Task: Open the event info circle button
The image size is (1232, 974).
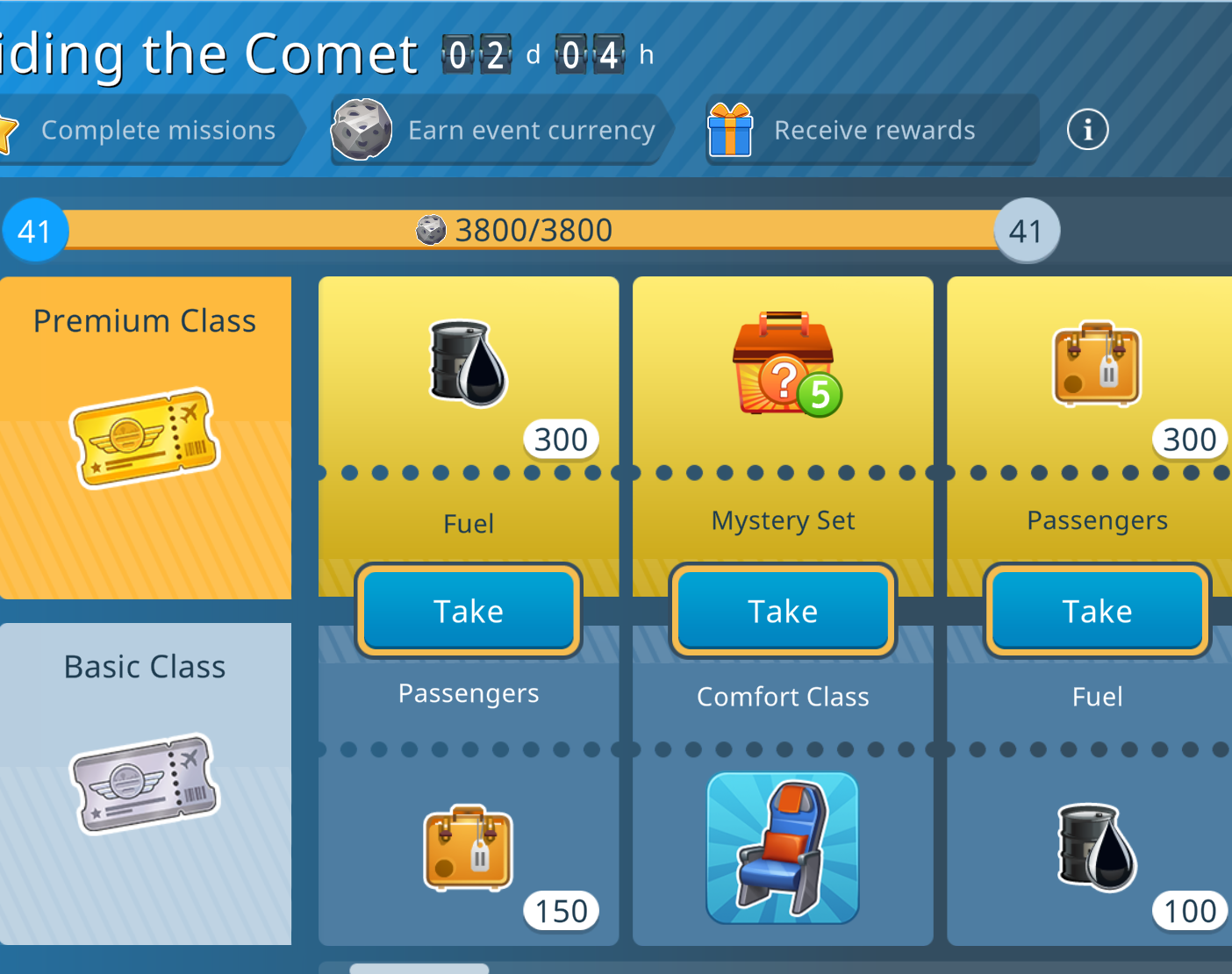Action: point(1087,131)
